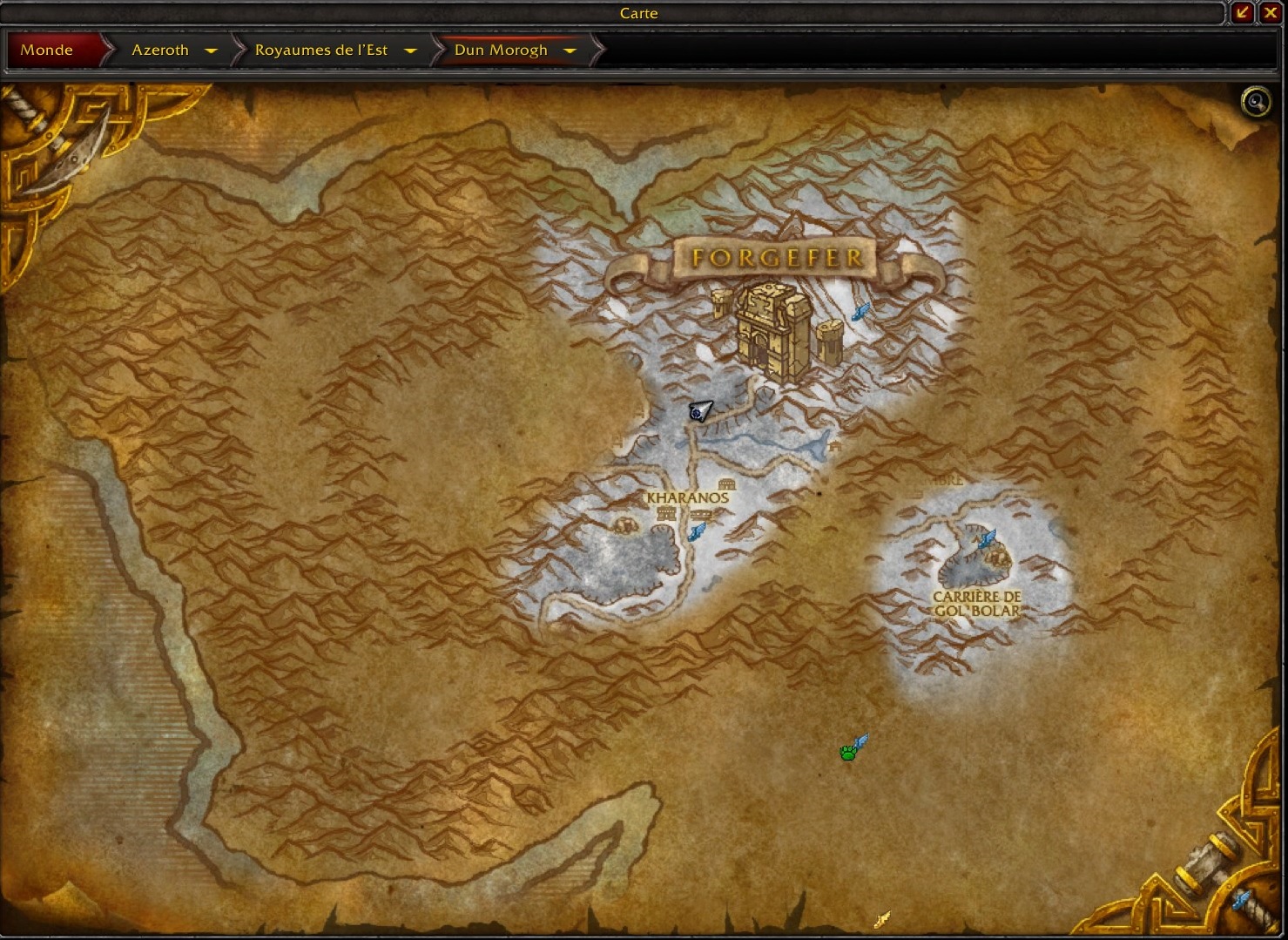Click the player position arrow on the map
This screenshot has width=1288, height=940.
tap(699, 412)
